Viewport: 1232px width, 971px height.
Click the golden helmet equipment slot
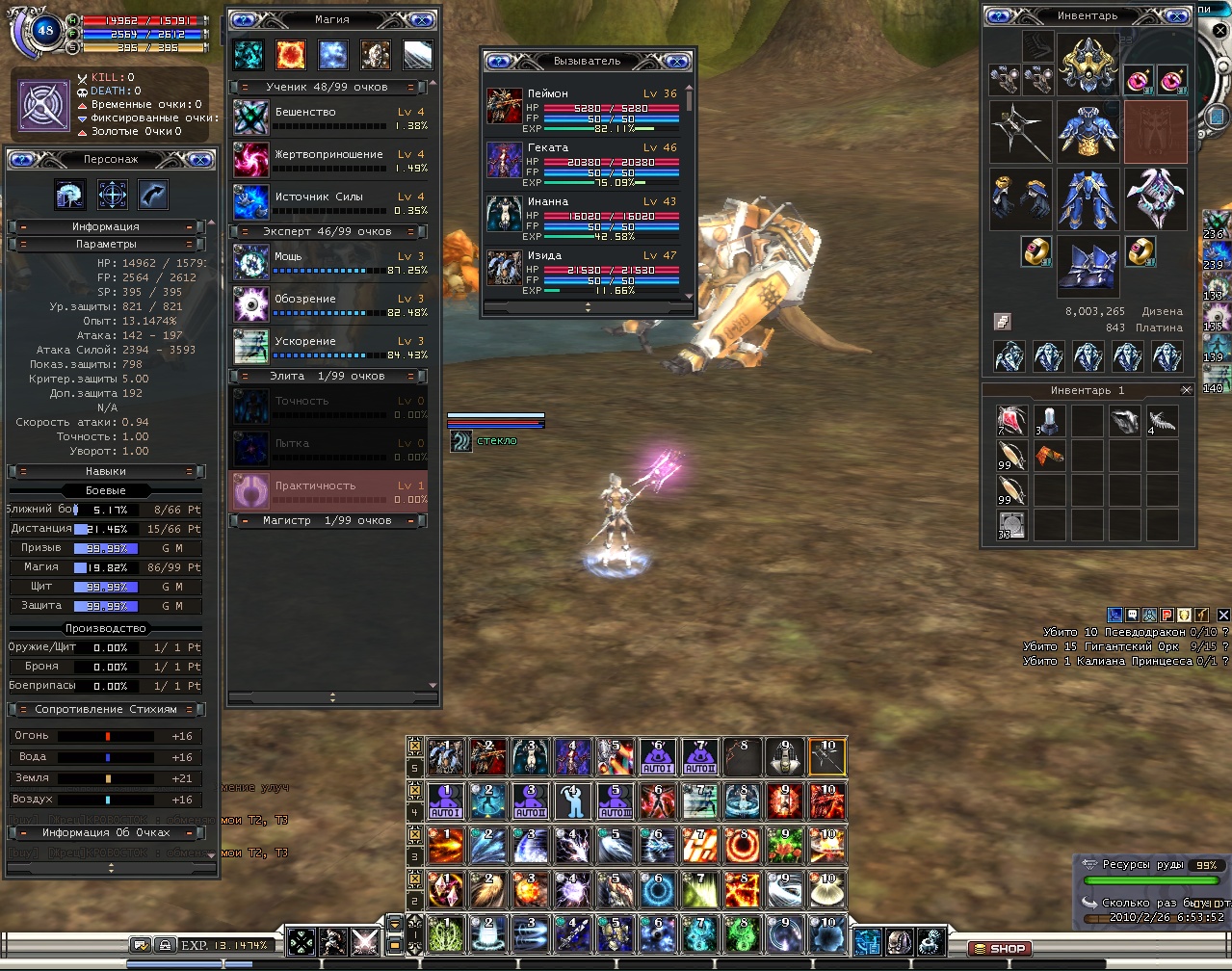[x=1088, y=65]
